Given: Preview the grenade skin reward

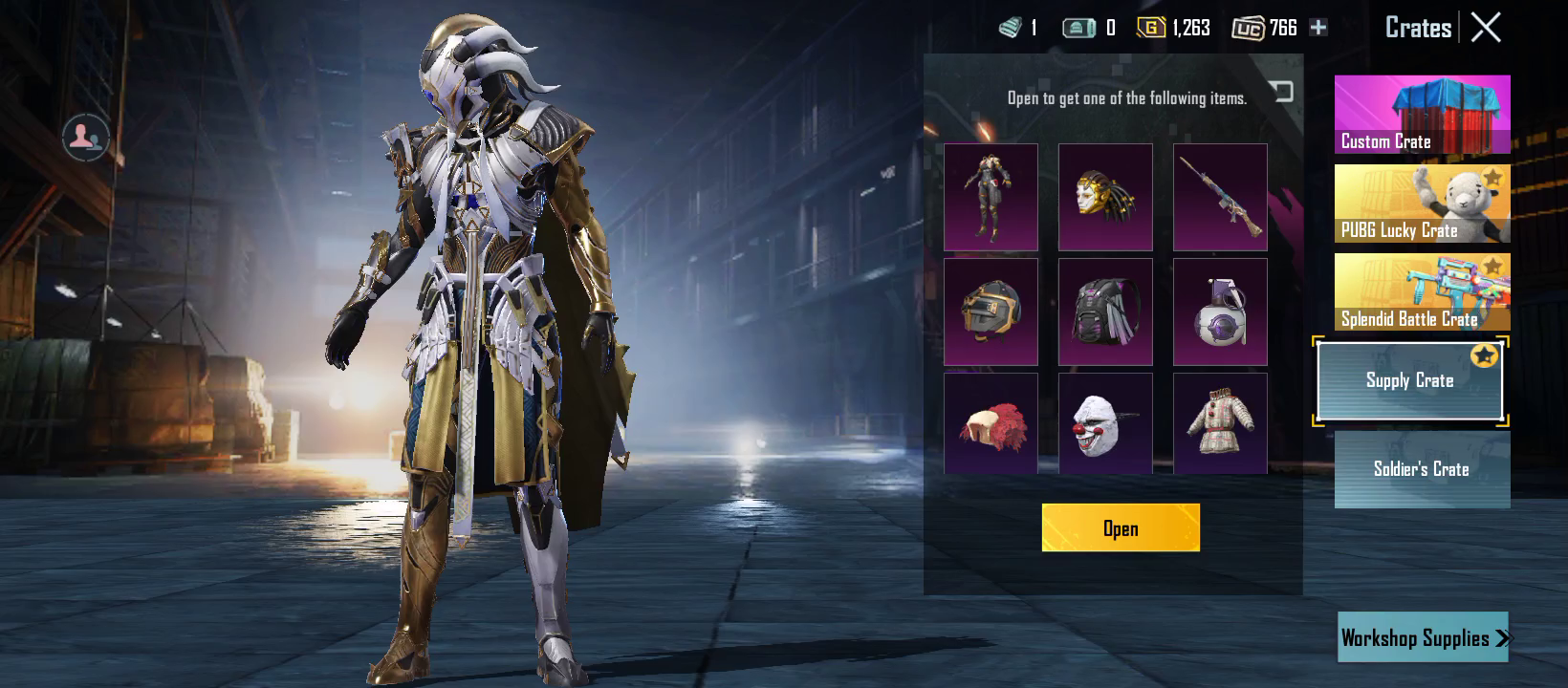Looking at the screenshot, I should [1220, 312].
